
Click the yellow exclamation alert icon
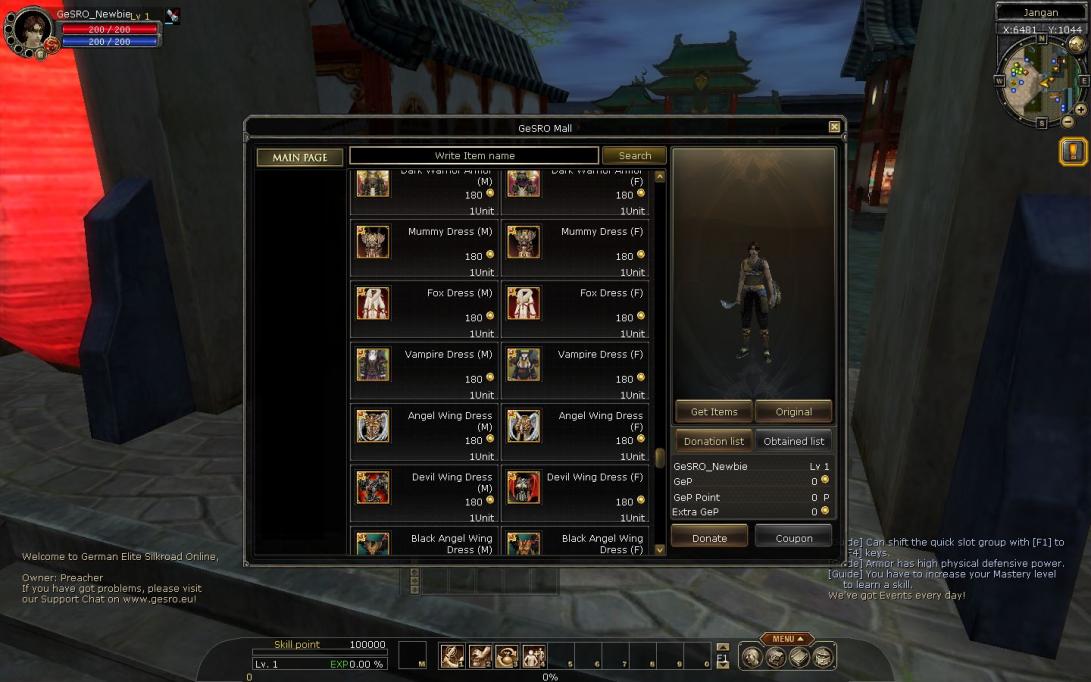(x=1073, y=152)
